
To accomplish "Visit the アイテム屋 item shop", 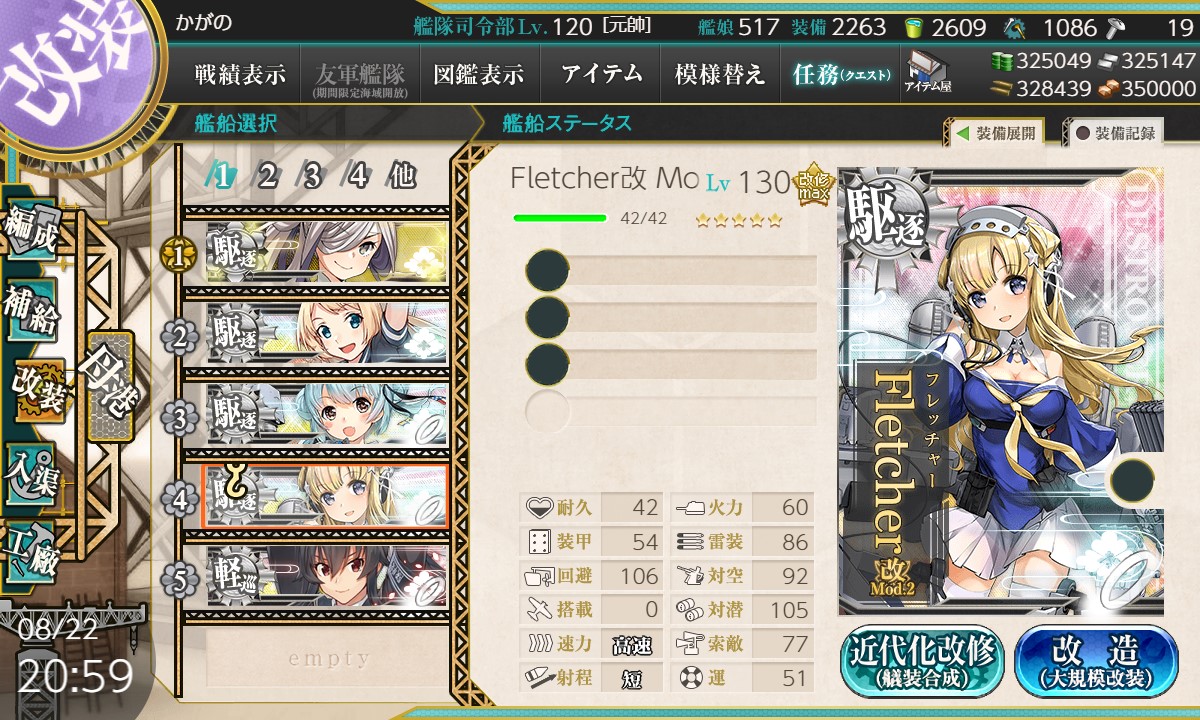I will (928, 73).
